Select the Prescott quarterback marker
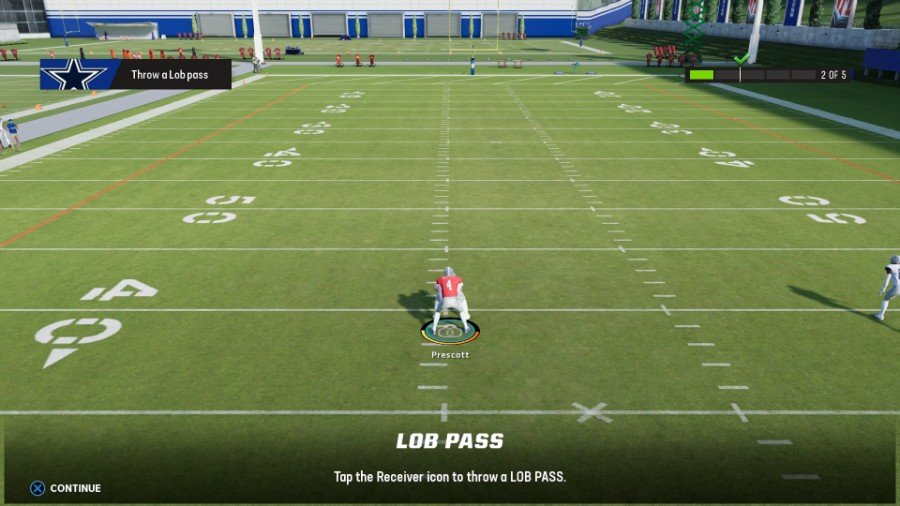This screenshot has height=506, width=900. tap(450, 331)
